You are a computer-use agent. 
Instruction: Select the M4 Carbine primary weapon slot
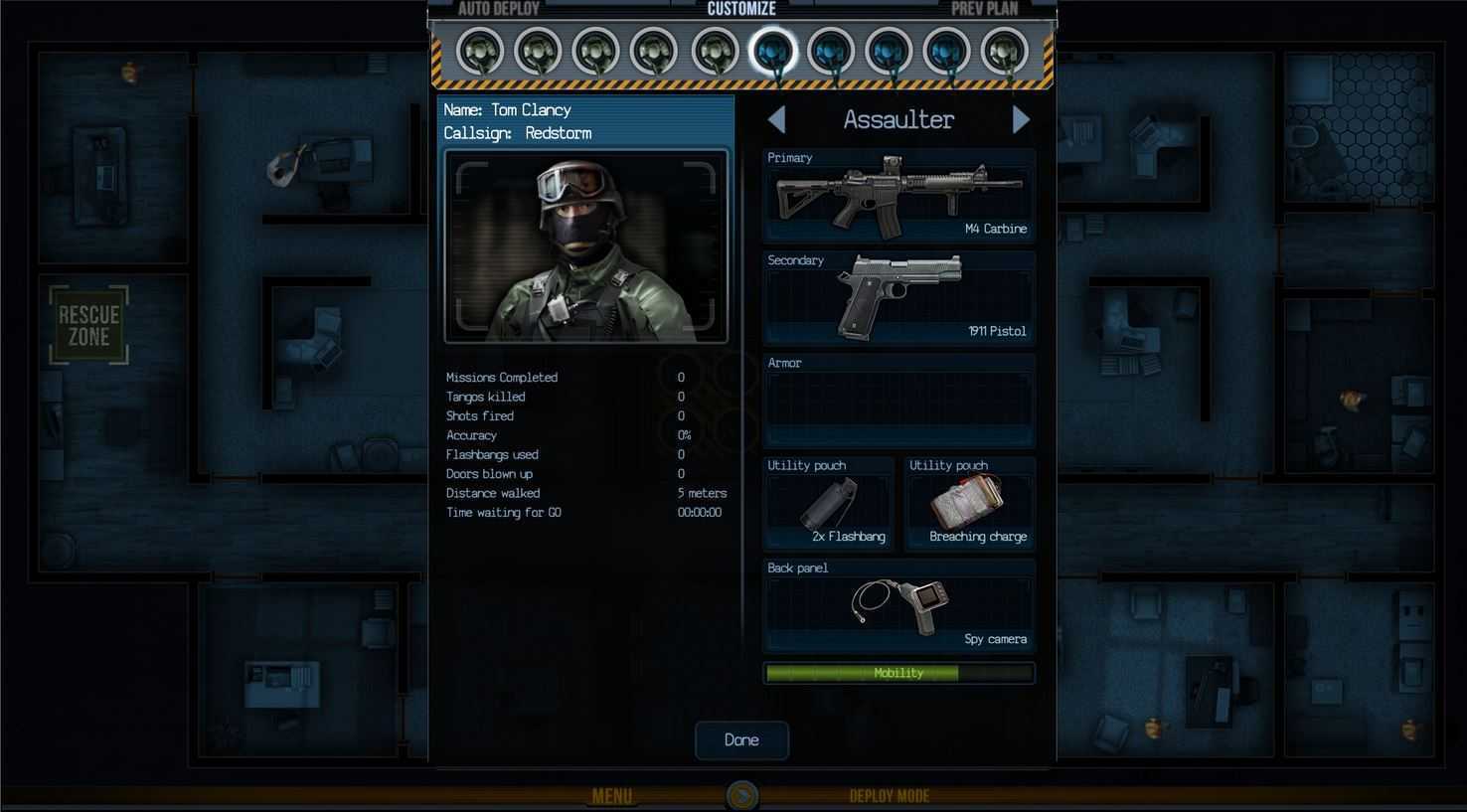coord(898,197)
